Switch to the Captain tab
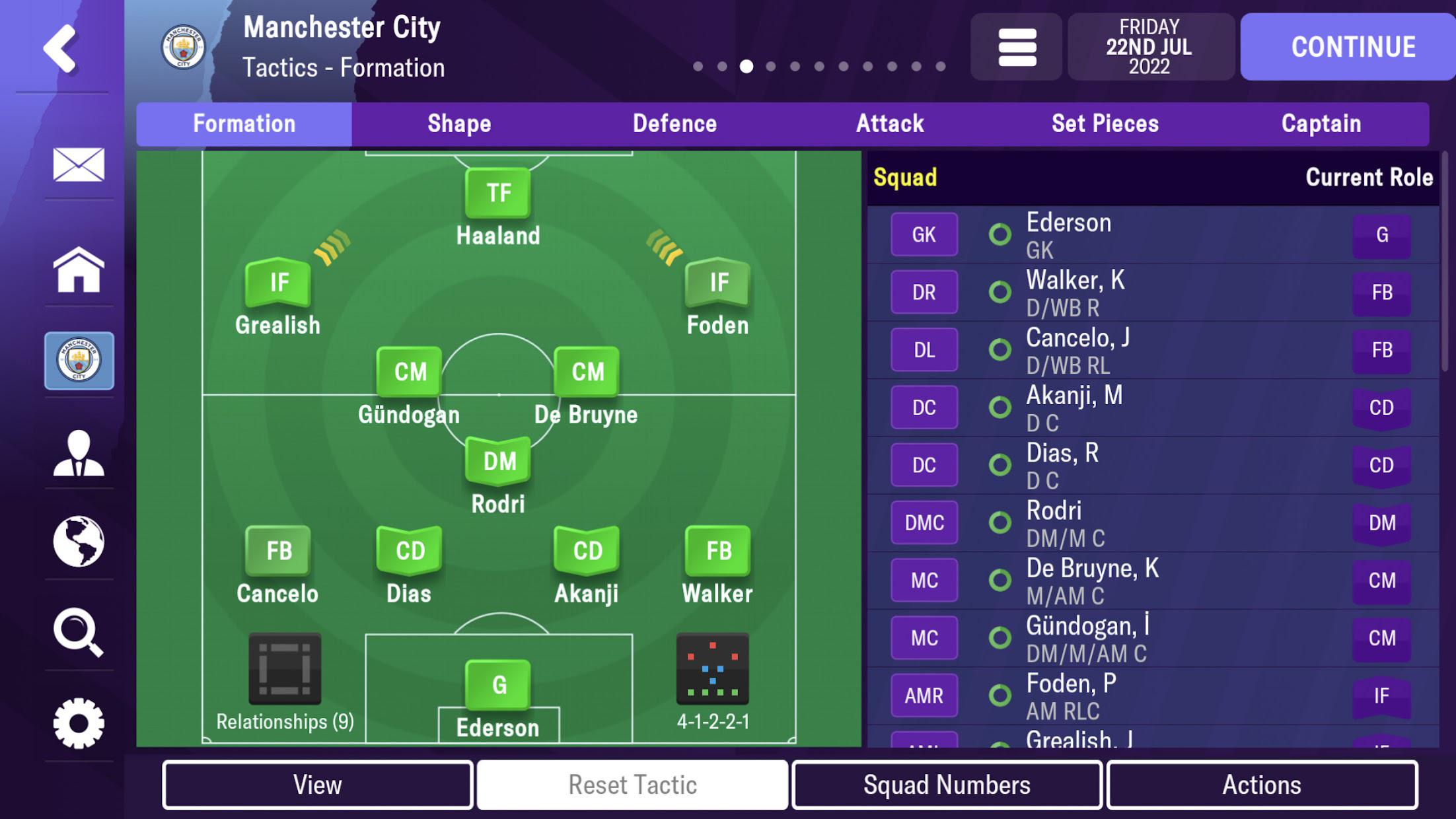The height and width of the screenshot is (819, 1456). pos(1321,124)
